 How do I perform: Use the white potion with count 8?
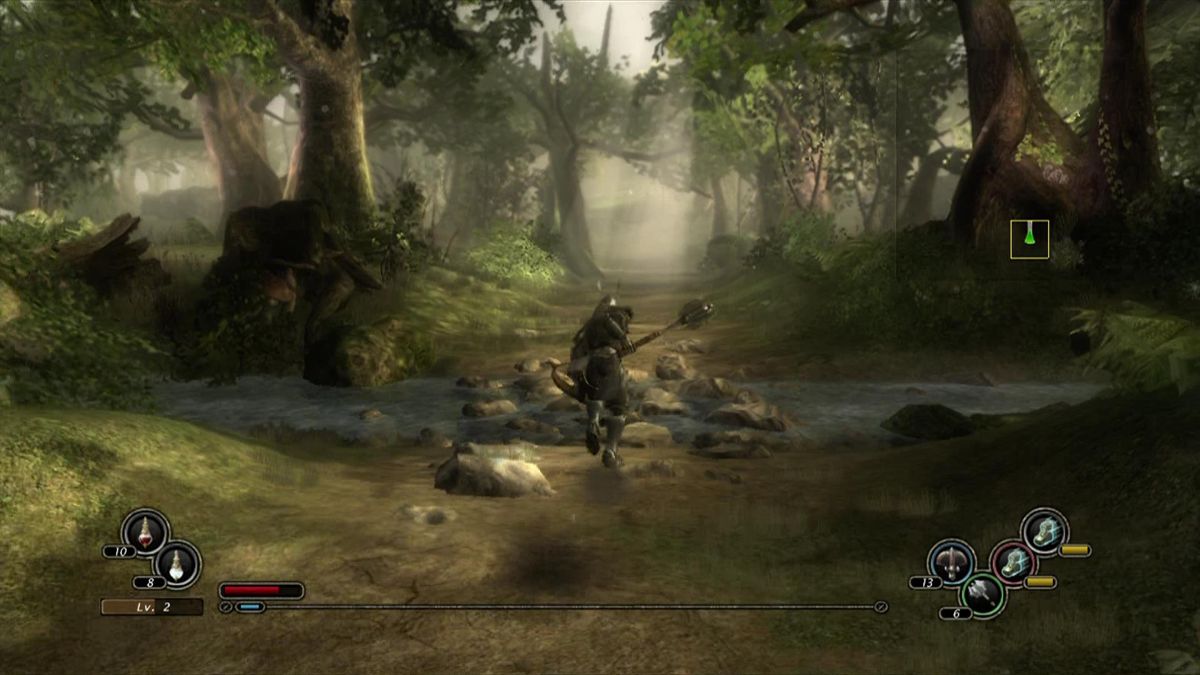click(178, 563)
